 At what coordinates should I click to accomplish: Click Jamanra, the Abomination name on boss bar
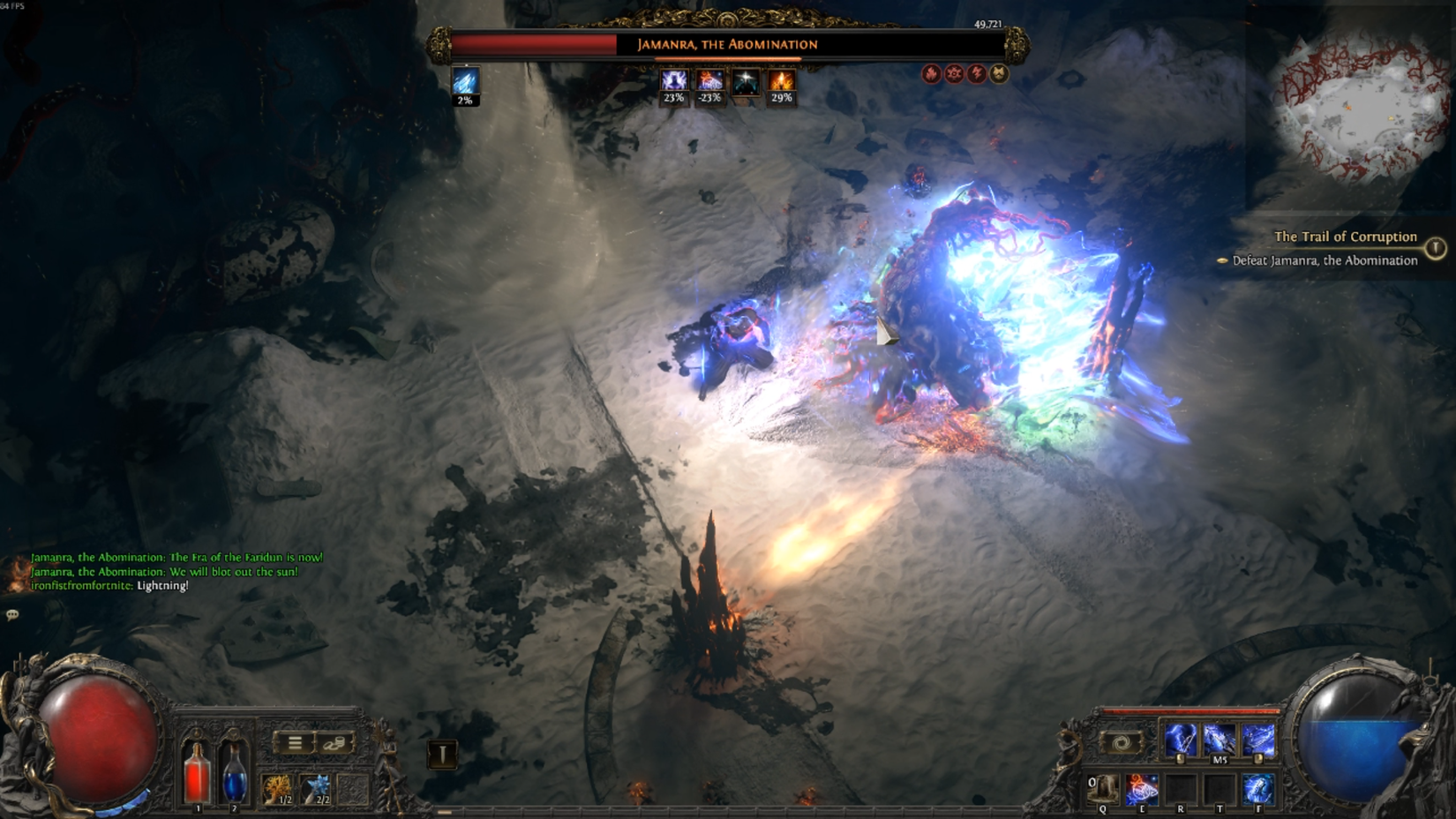point(728,45)
